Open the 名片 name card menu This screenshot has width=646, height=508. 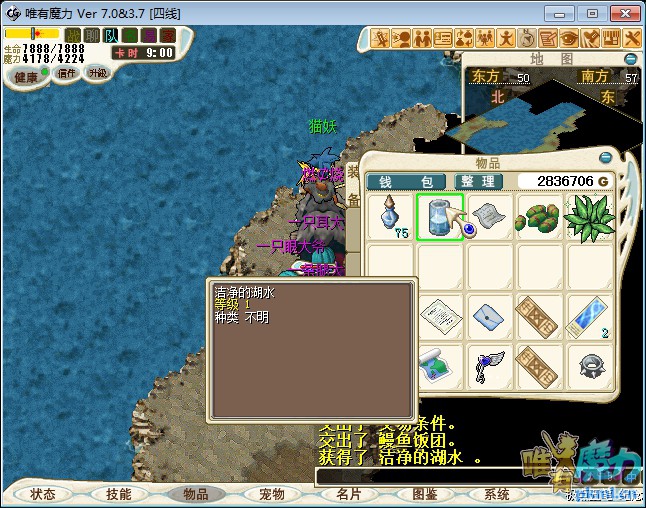click(x=347, y=494)
